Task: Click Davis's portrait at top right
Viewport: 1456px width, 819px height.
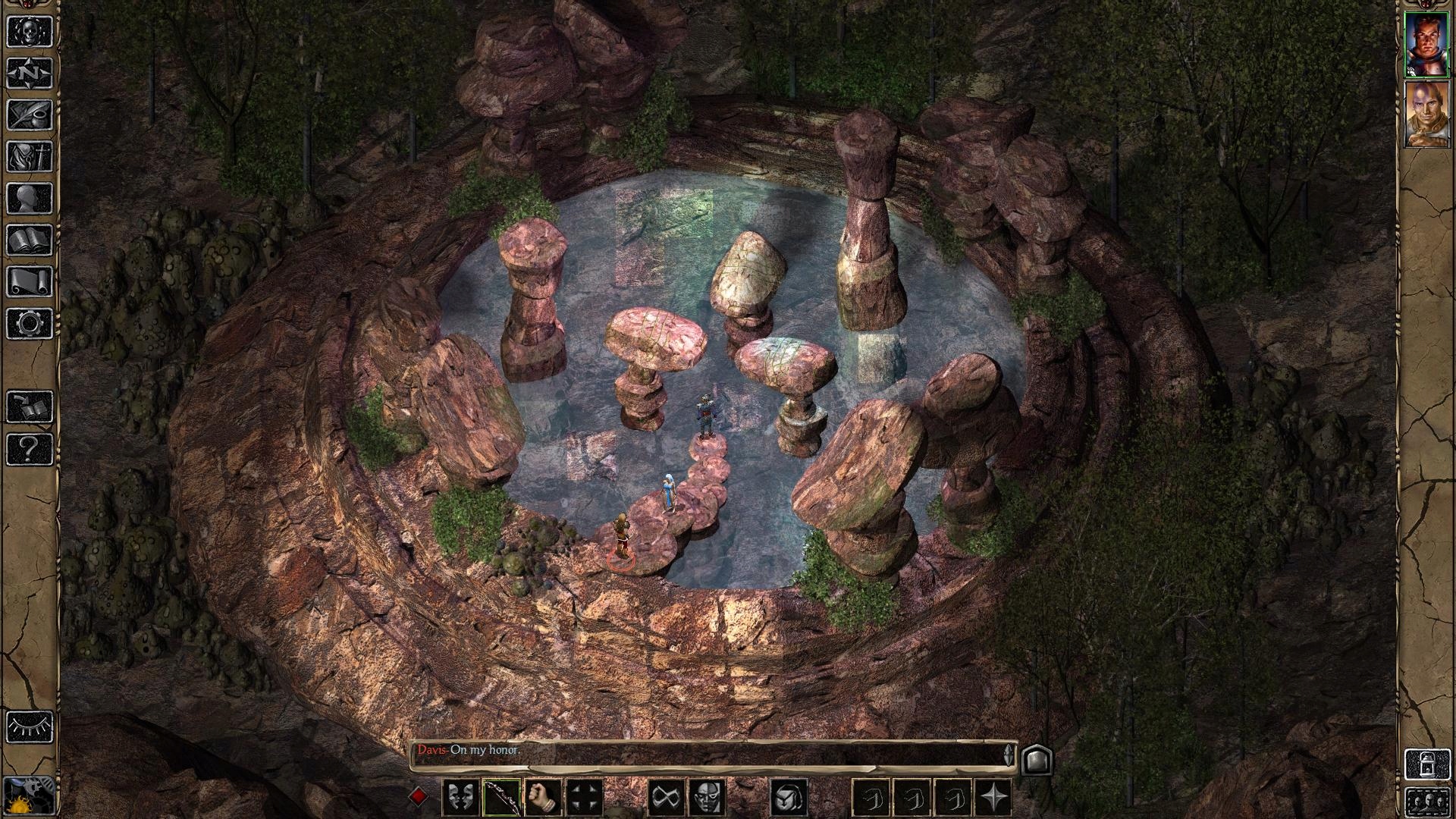Action: pyautogui.click(x=1429, y=45)
